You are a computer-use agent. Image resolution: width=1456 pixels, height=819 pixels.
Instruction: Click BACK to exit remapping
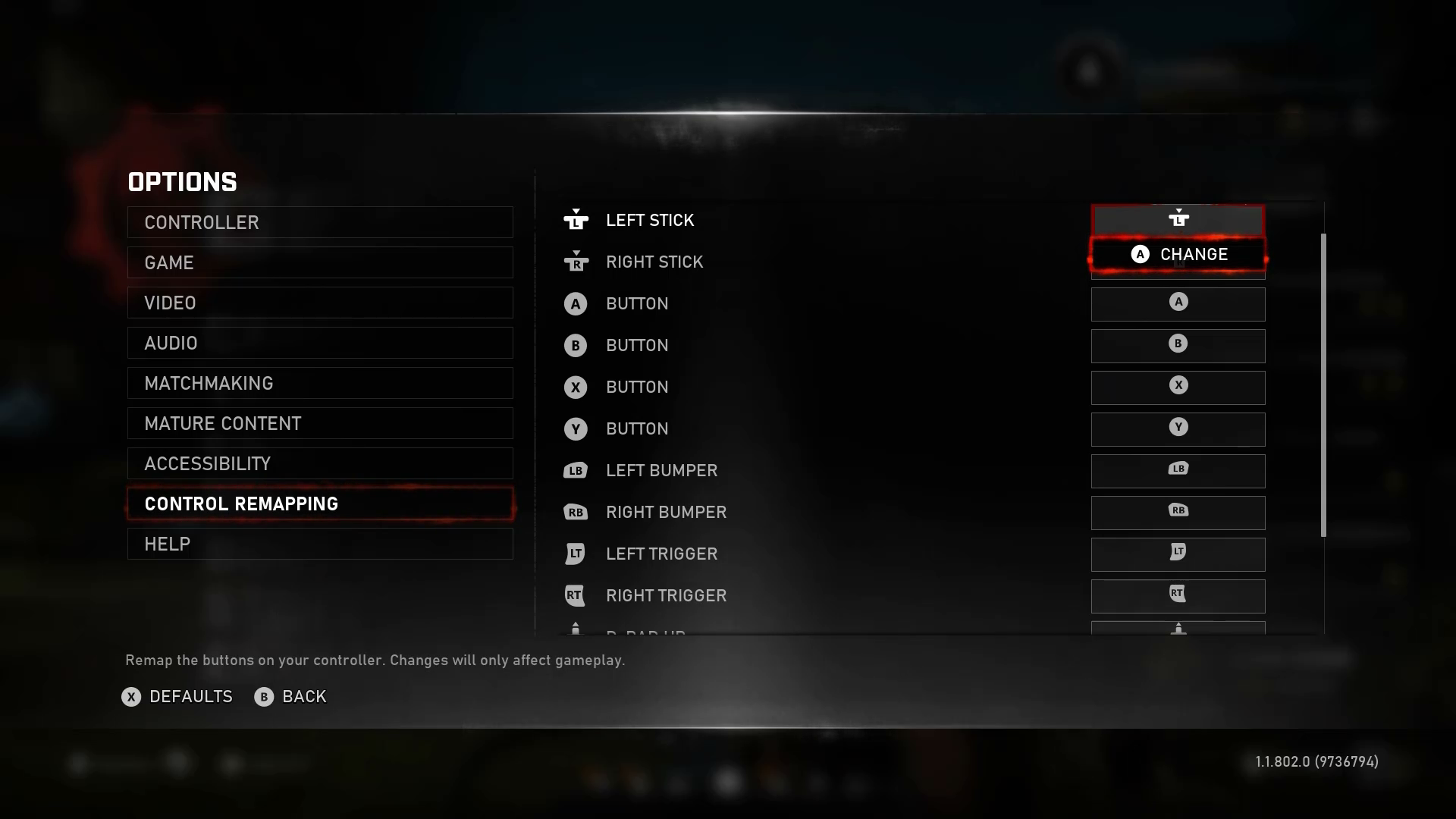click(x=290, y=697)
